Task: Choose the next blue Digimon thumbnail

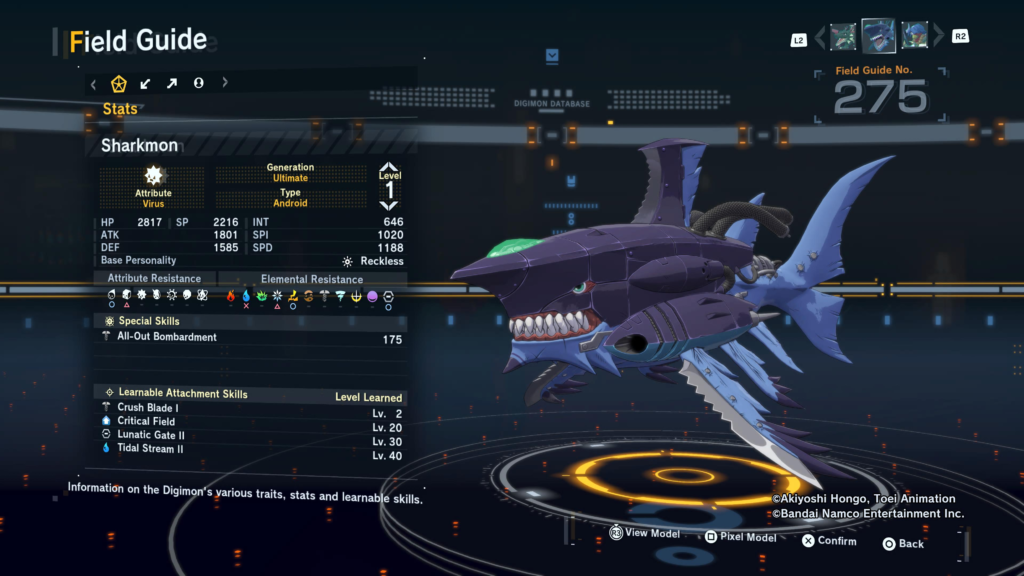Action: tap(914, 37)
